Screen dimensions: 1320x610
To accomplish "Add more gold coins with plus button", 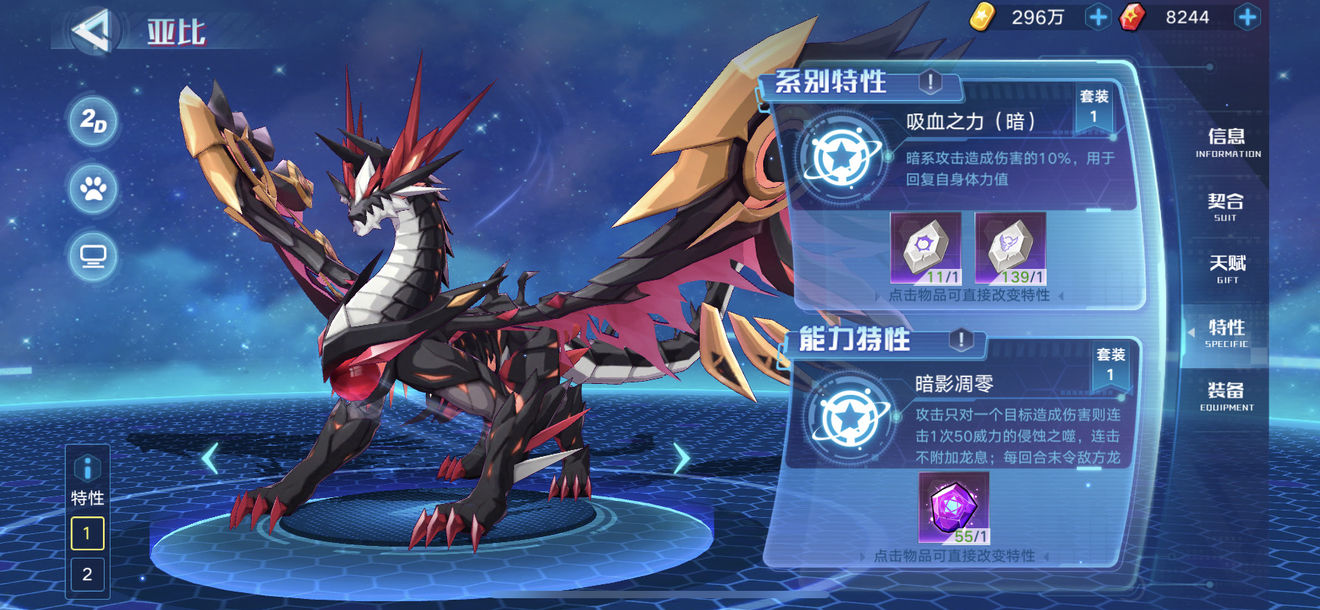I will coord(1098,17).
